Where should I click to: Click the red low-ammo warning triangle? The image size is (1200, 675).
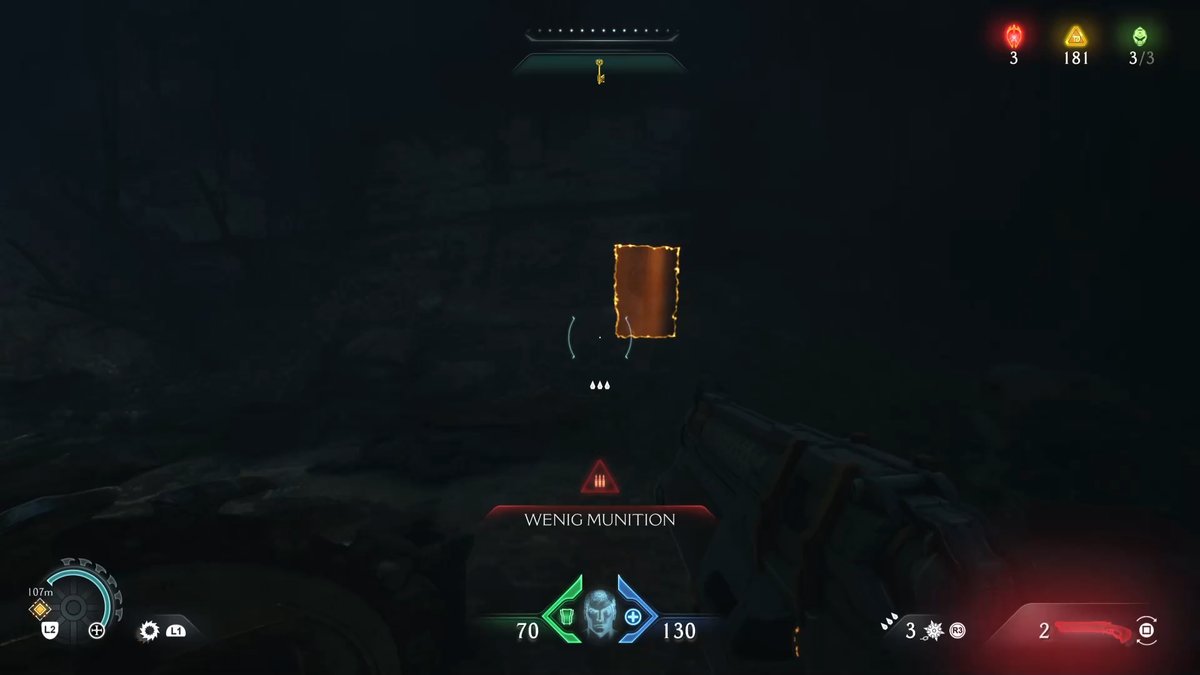(600, 478)
